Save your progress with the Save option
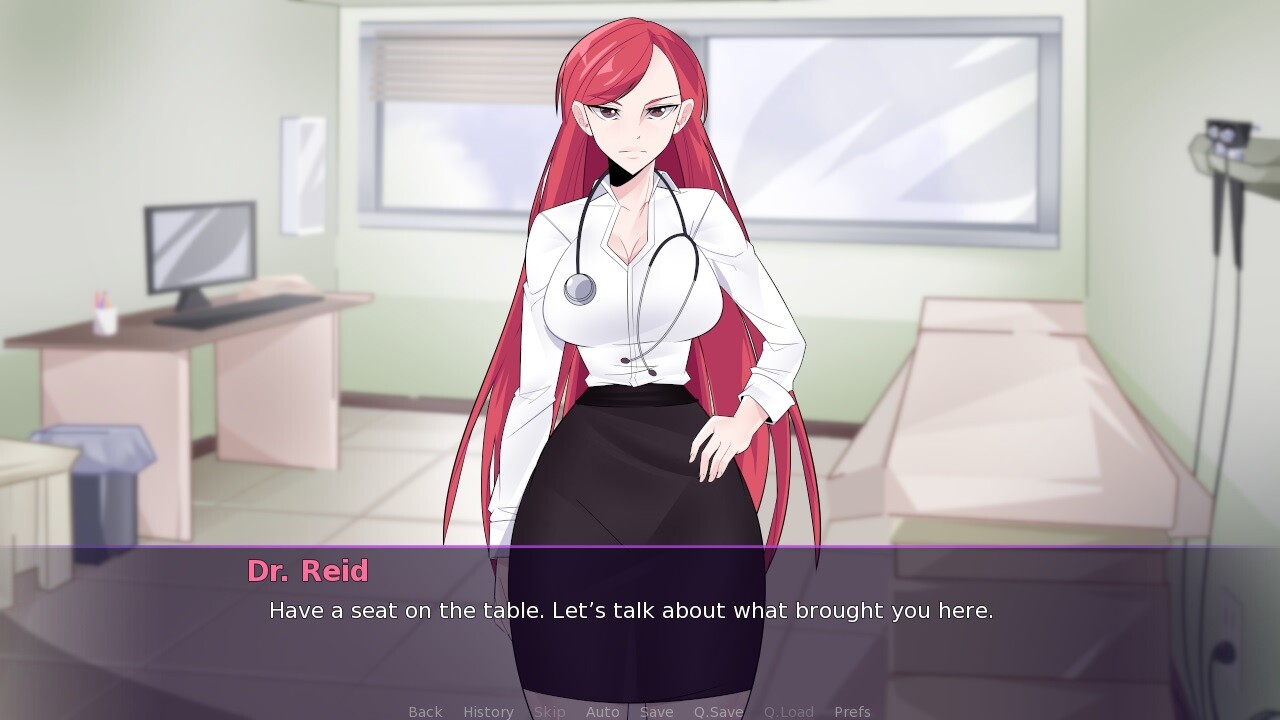 pyautogui.click(x=656, y=711)
